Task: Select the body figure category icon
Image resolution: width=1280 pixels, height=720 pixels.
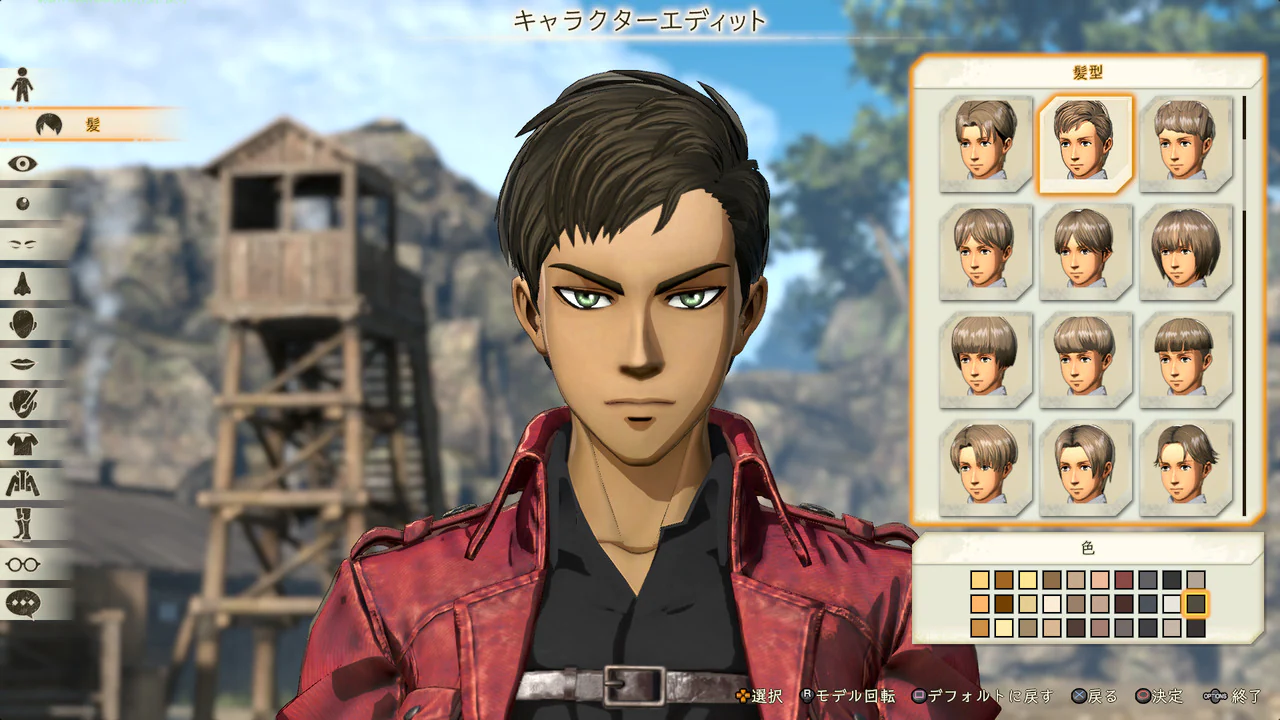Action: [x=22, y=83]
